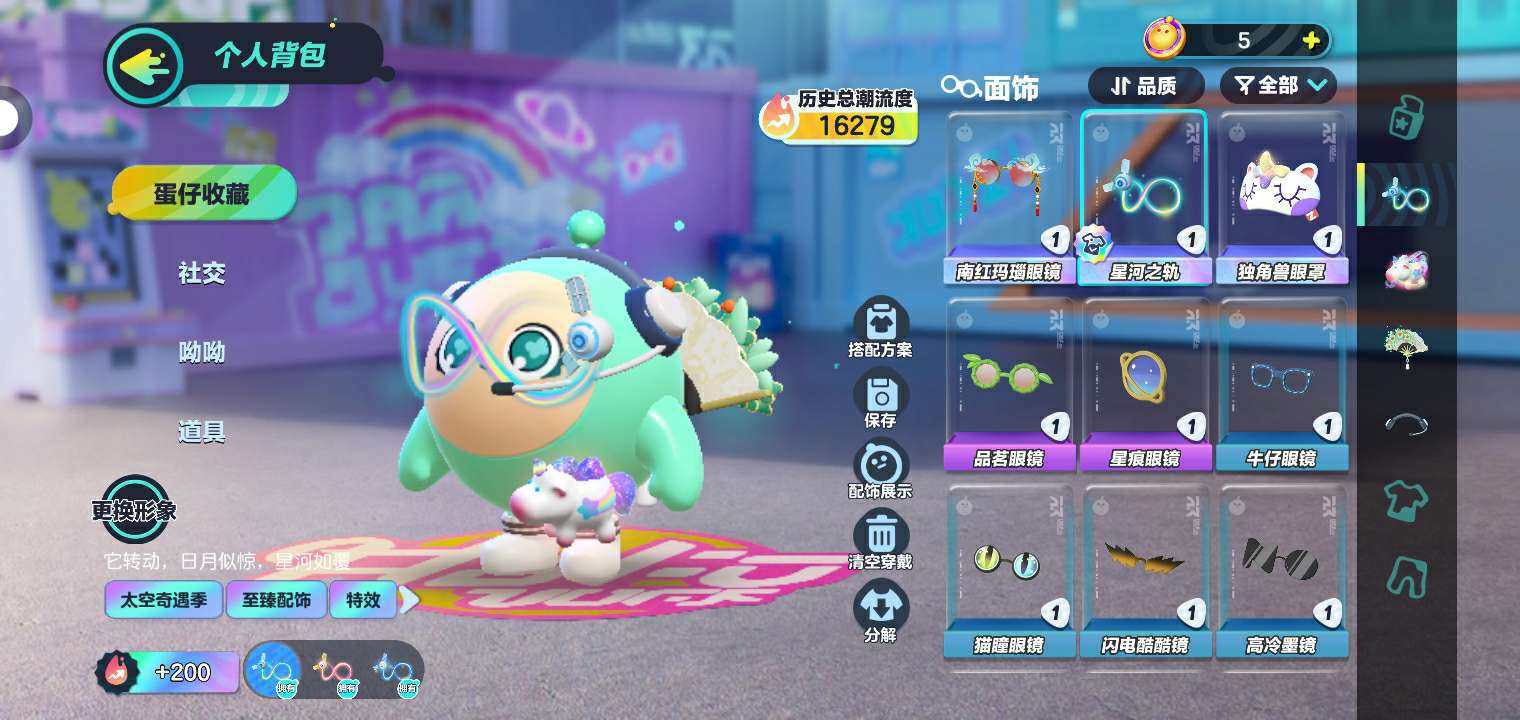
Task: Choose the 独角兽眼罩 item
Action: point(1281,197)
